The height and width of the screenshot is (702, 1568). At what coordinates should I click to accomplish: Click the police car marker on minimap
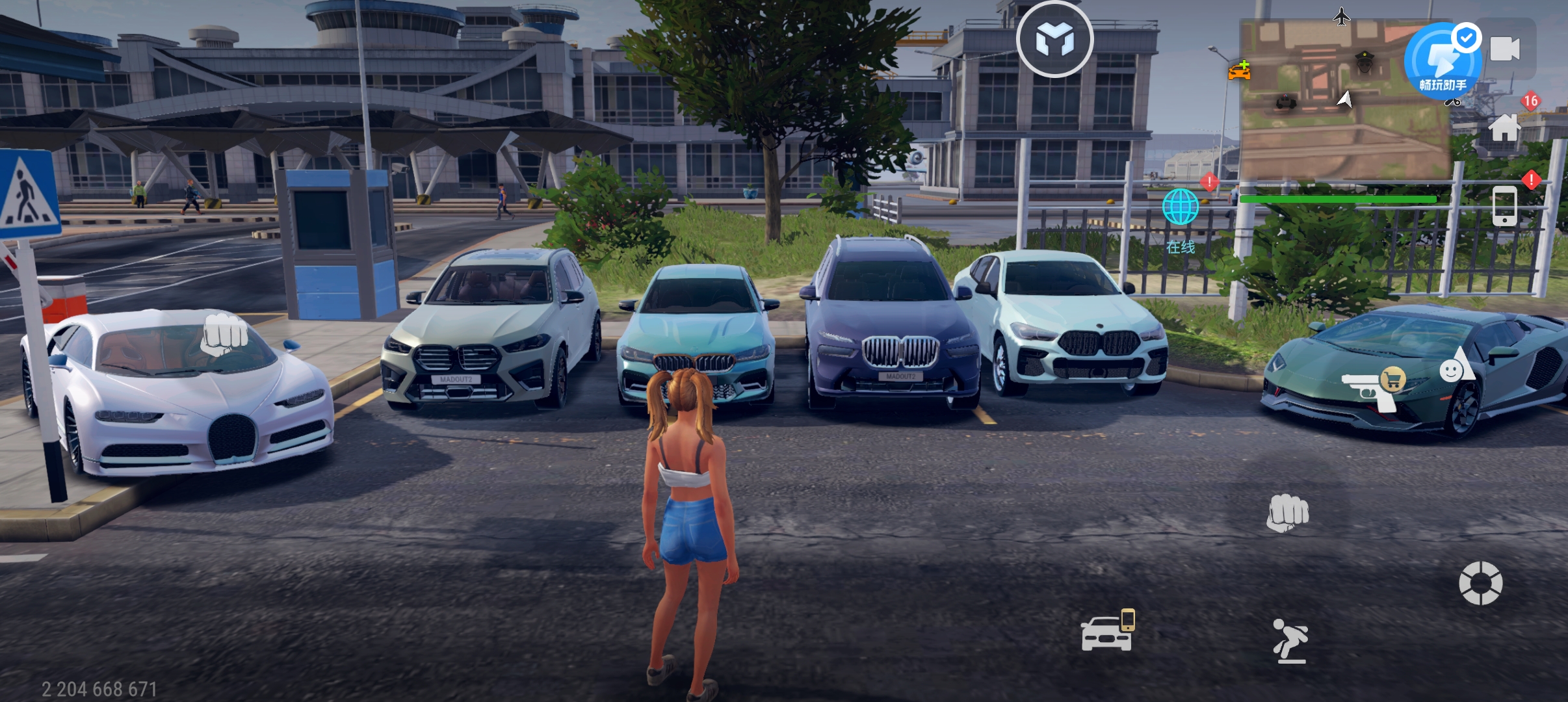[x=1285, y=102]
